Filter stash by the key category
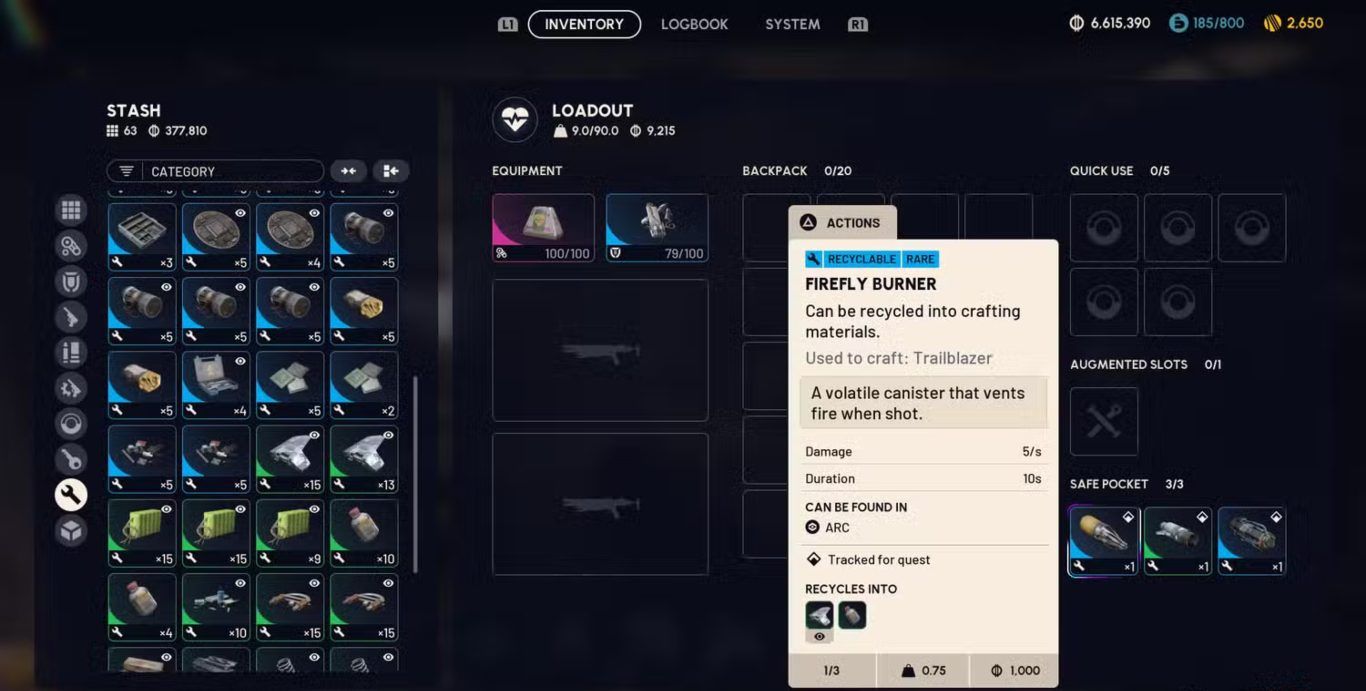Image resolution: width=1366 pixels, height=691 pixels. (x=71, y=459)
